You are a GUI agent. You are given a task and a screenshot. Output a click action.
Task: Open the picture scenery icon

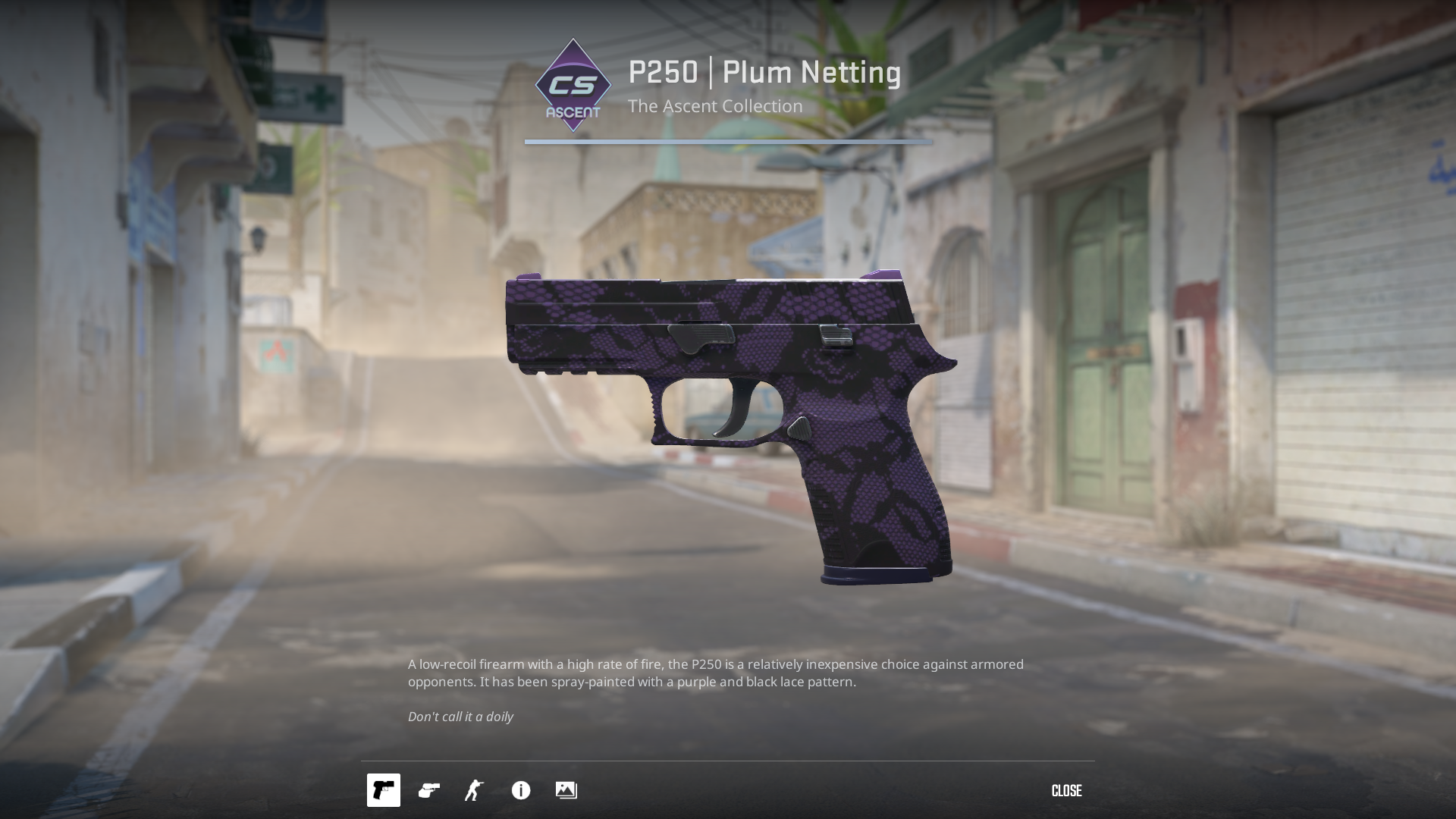[x=566, y=790]
